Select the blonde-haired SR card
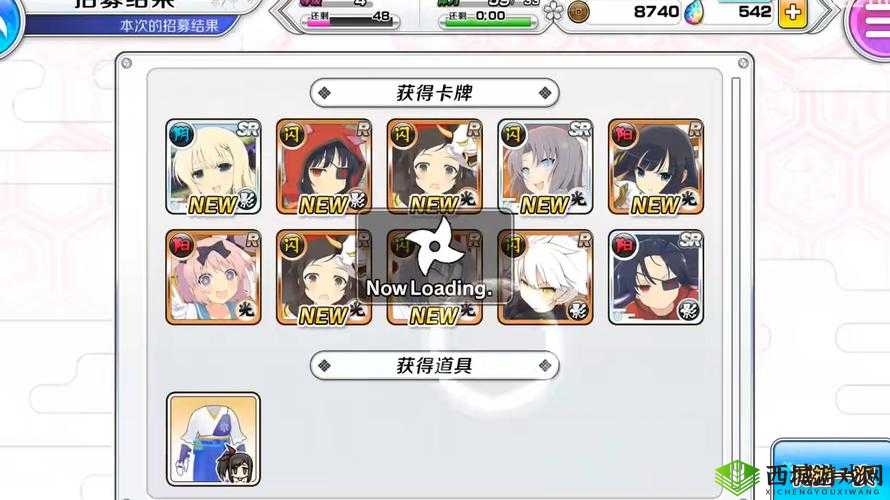The height and width of the screenshot is (500, 890). click(213, 167)
